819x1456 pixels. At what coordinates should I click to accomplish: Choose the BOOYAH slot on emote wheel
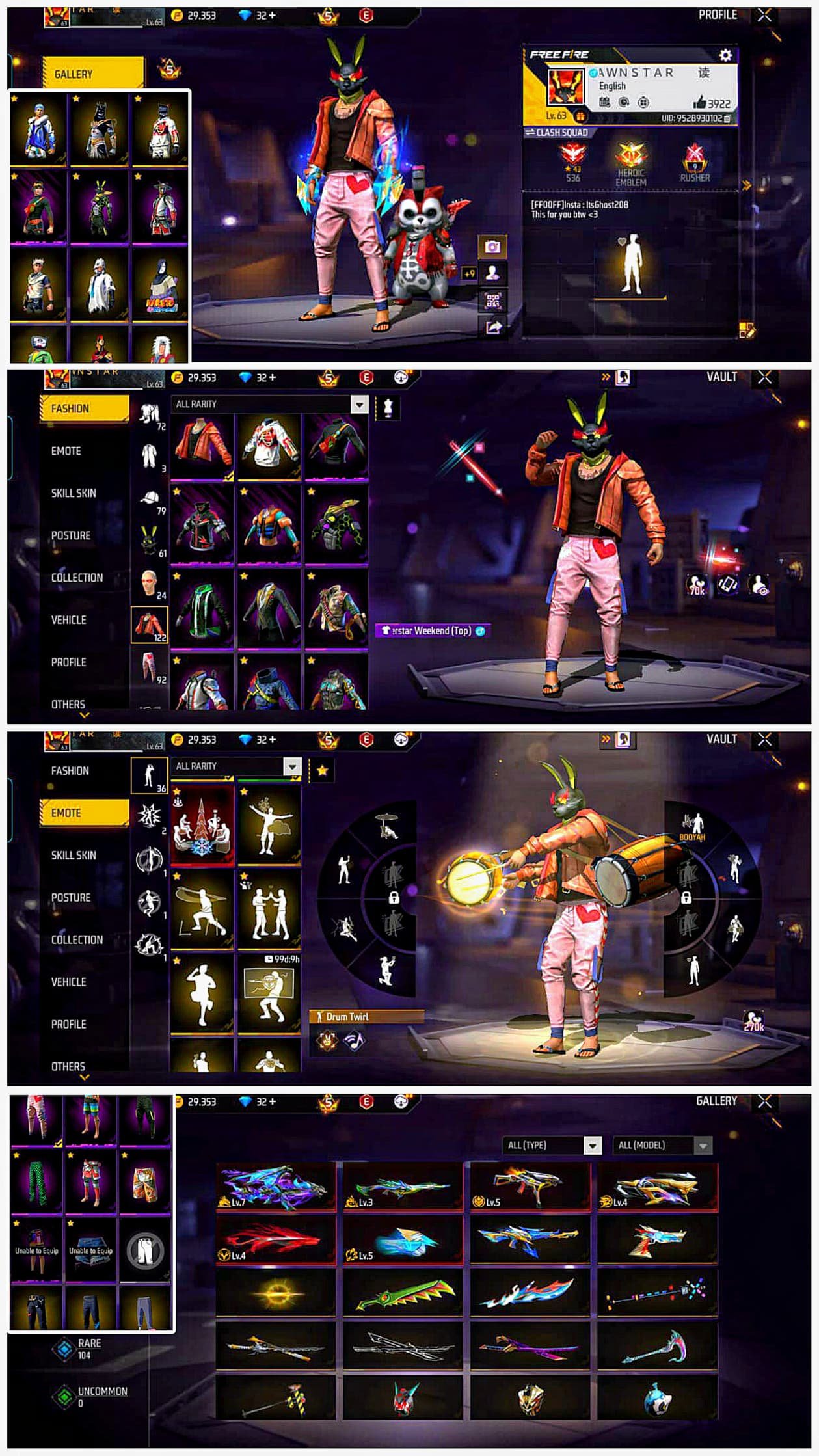[x=691, y=826]
